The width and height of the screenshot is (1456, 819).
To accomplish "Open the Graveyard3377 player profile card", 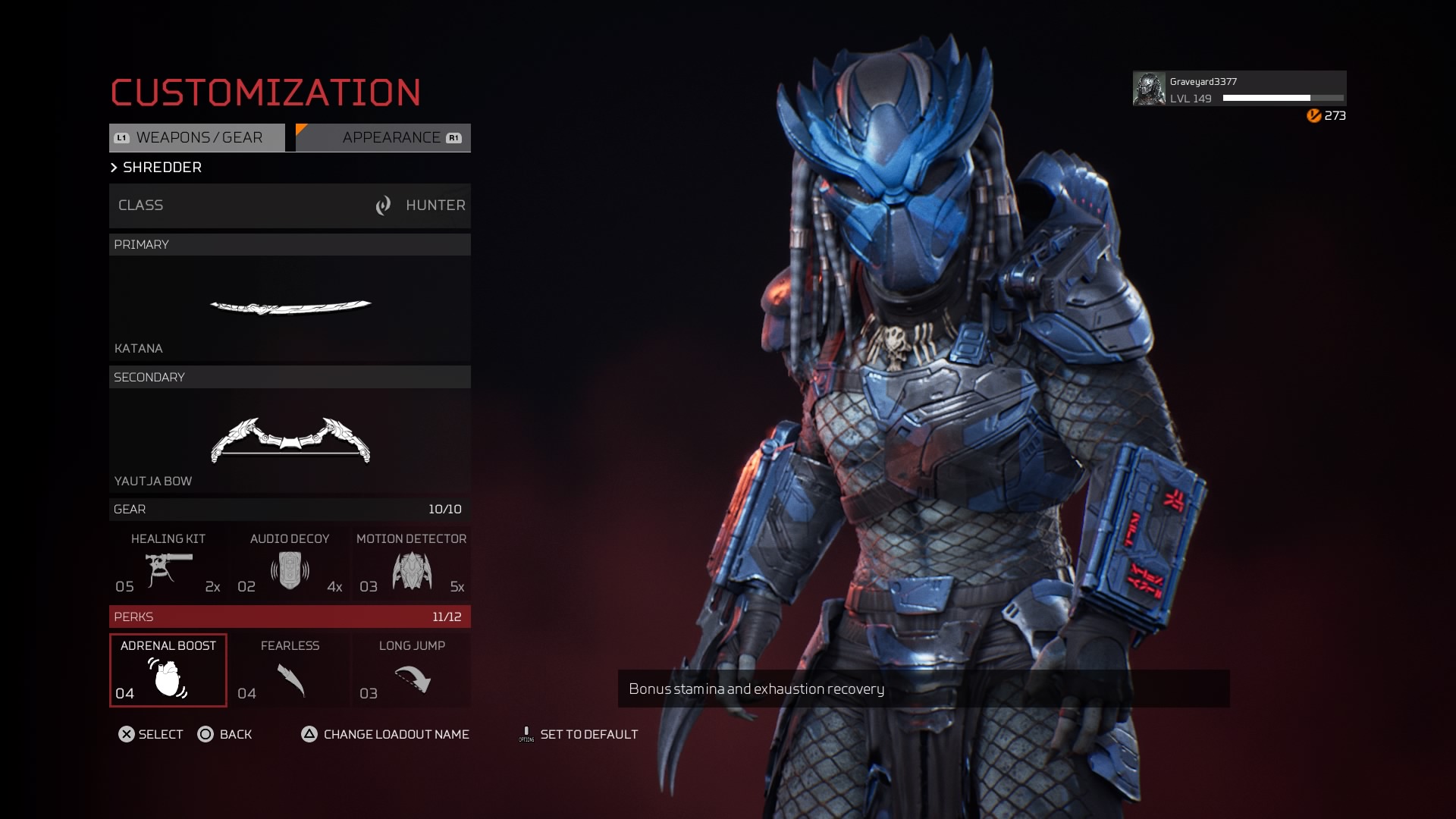I will (x=1239, y=89).
